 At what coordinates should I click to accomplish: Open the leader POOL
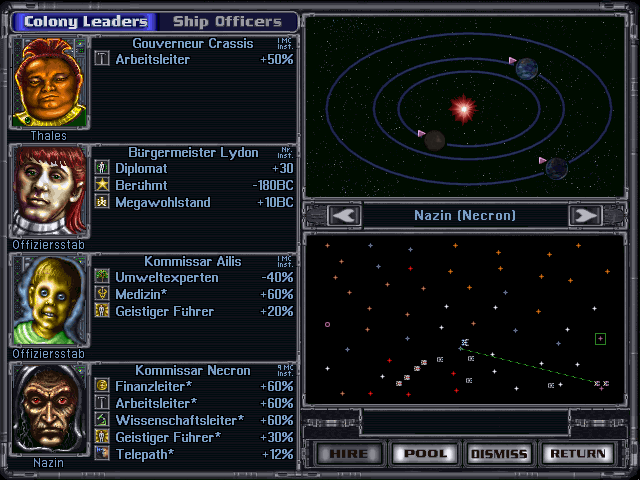(425, 453)
